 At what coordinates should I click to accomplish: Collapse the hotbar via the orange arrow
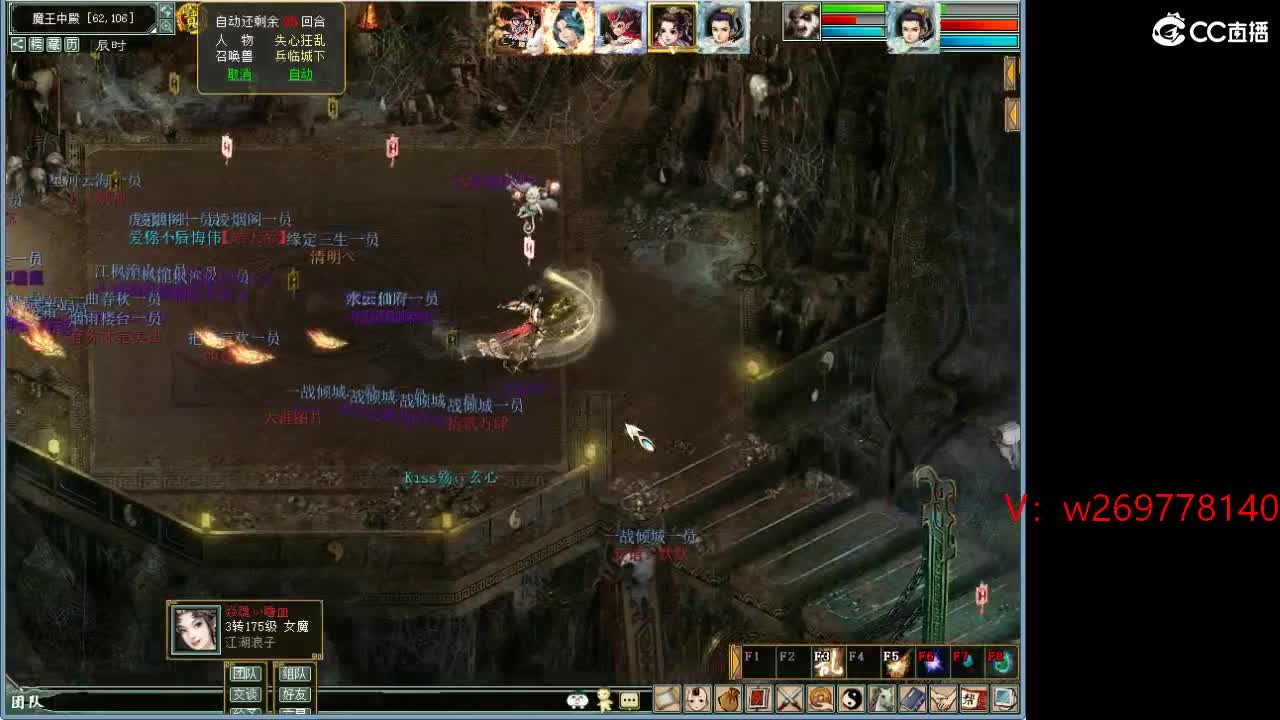click(x=735, y=660)
